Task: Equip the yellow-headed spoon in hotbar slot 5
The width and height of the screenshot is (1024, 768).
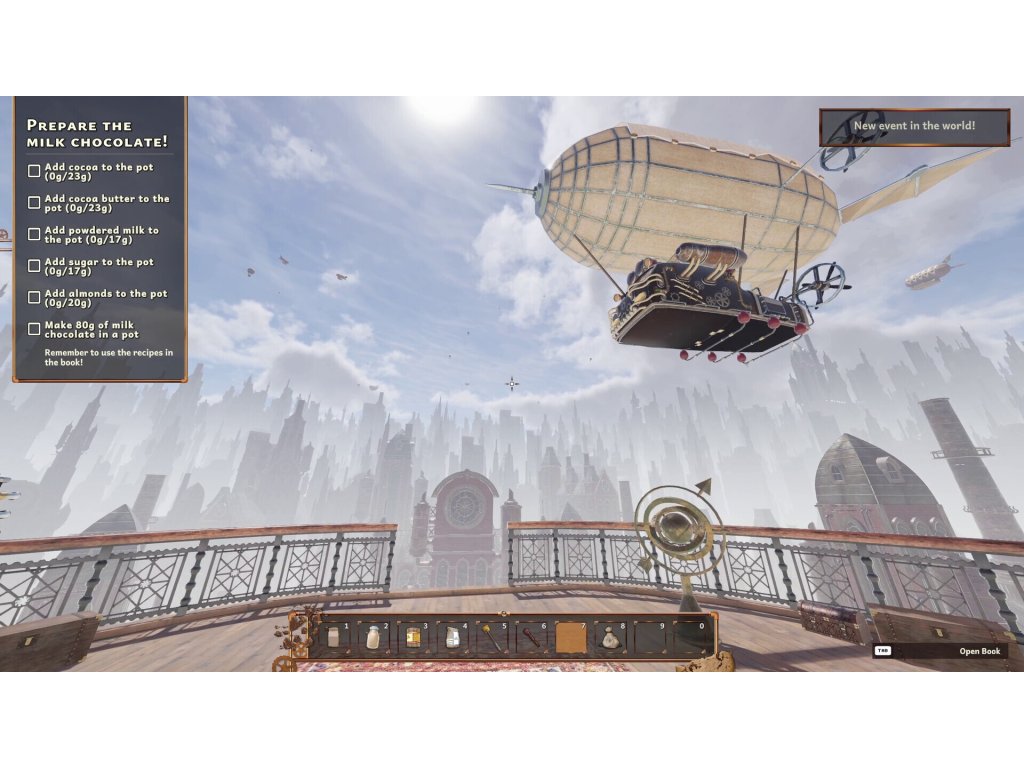Action: 491,638
